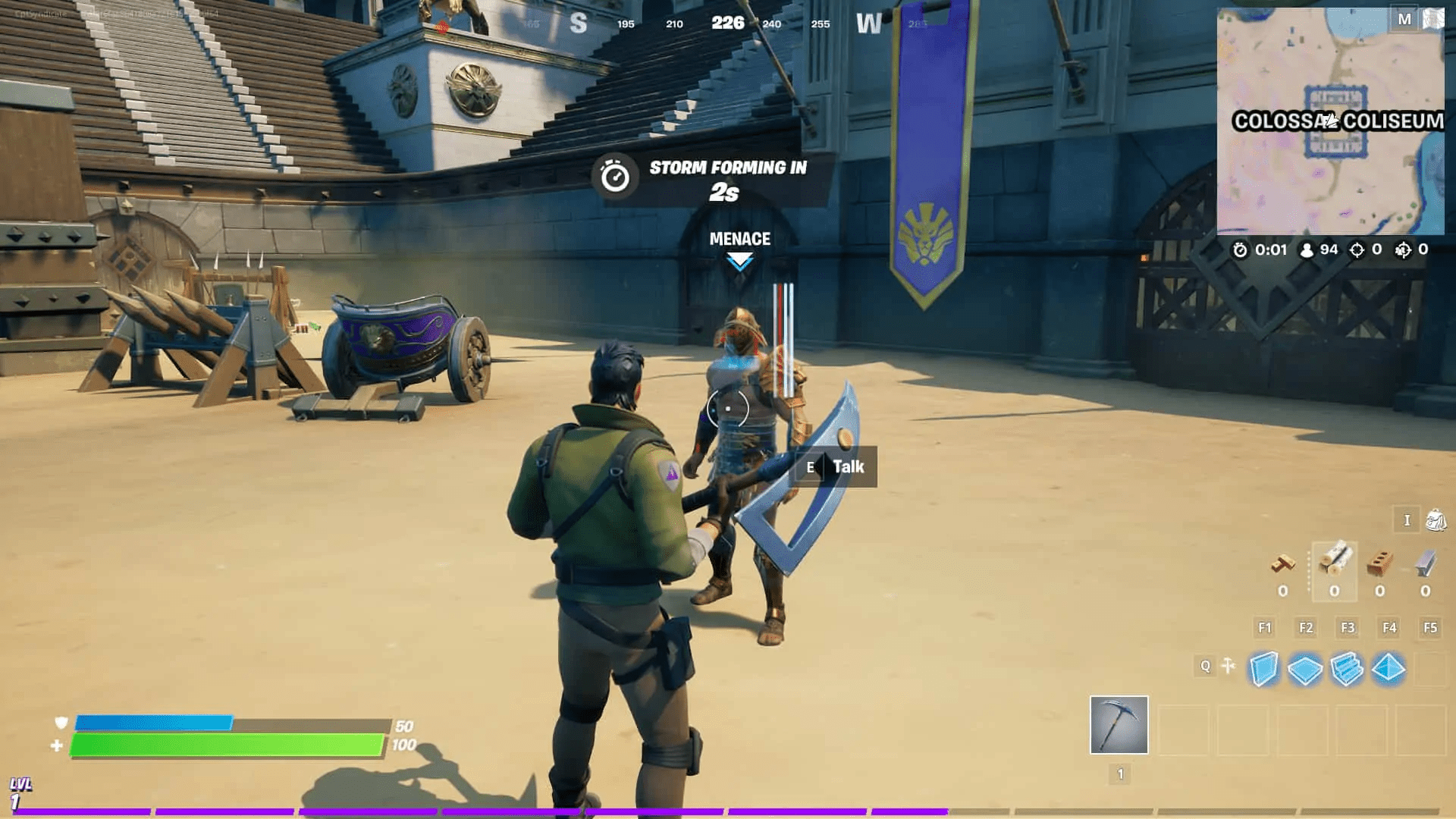
Task: Select the F3 hotbar slot
Action: pos(1348,627)
